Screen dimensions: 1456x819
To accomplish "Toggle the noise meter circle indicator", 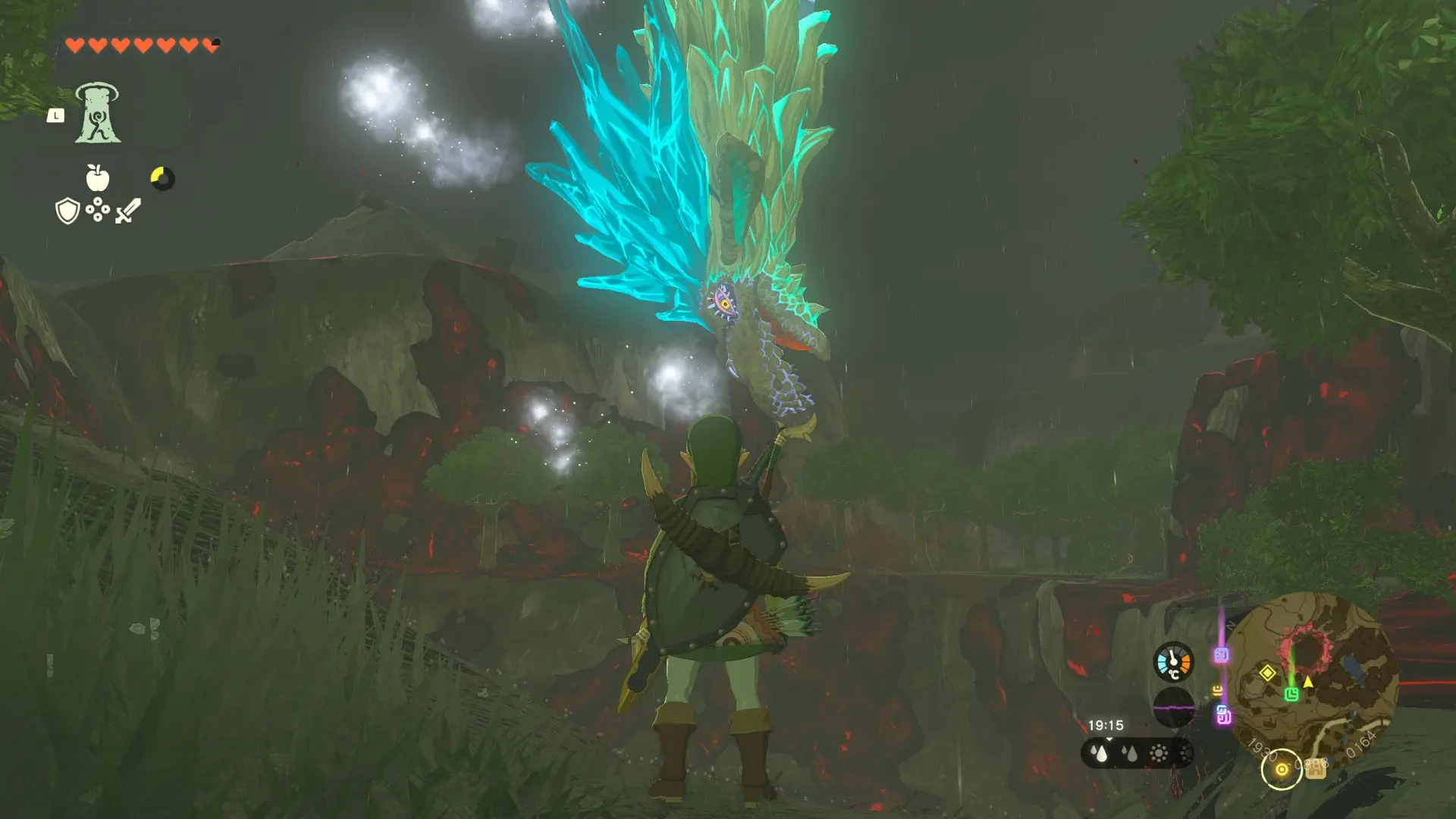I will (1174, 706).
